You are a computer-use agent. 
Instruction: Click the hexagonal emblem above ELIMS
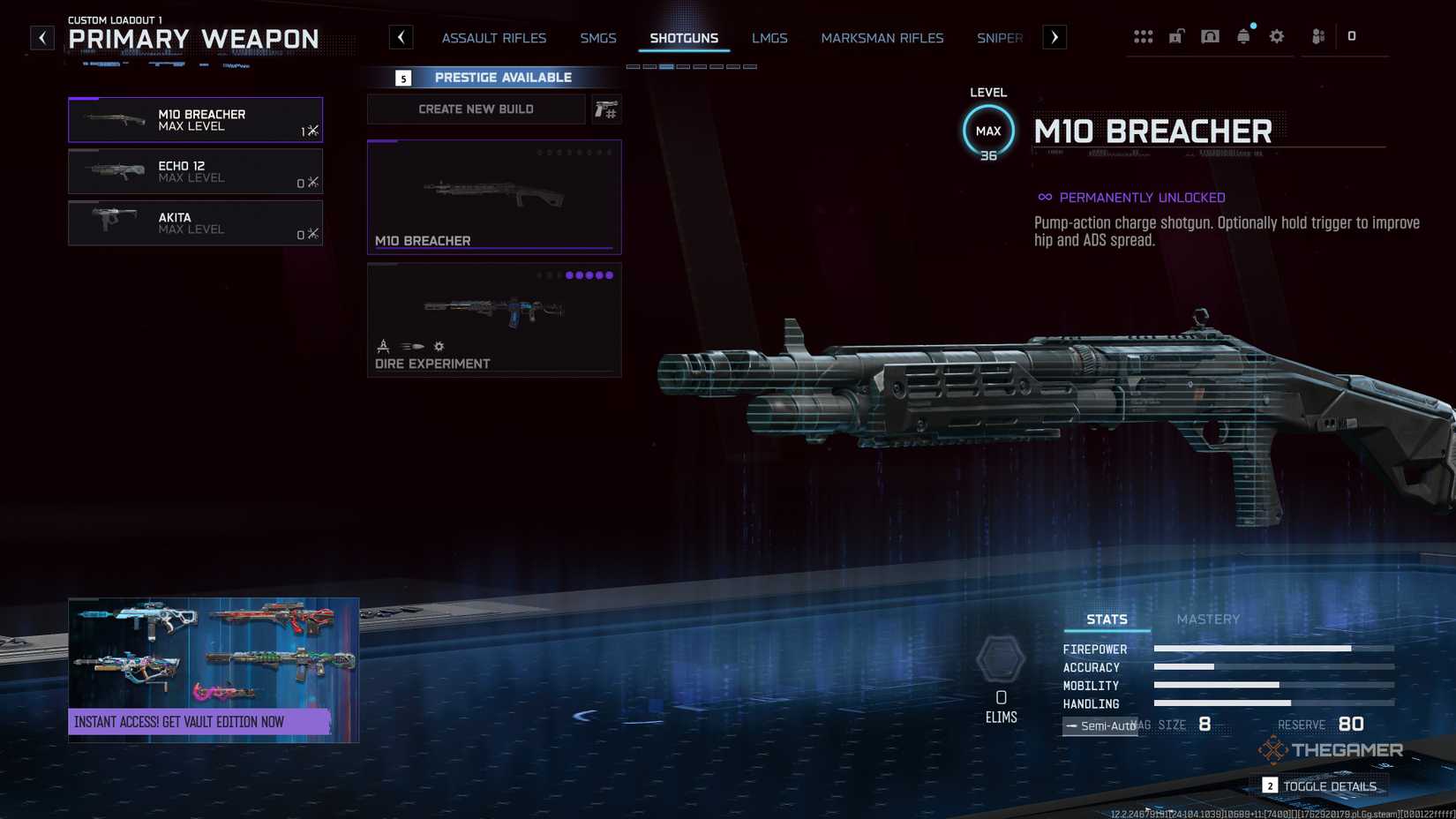[1002, 657]
